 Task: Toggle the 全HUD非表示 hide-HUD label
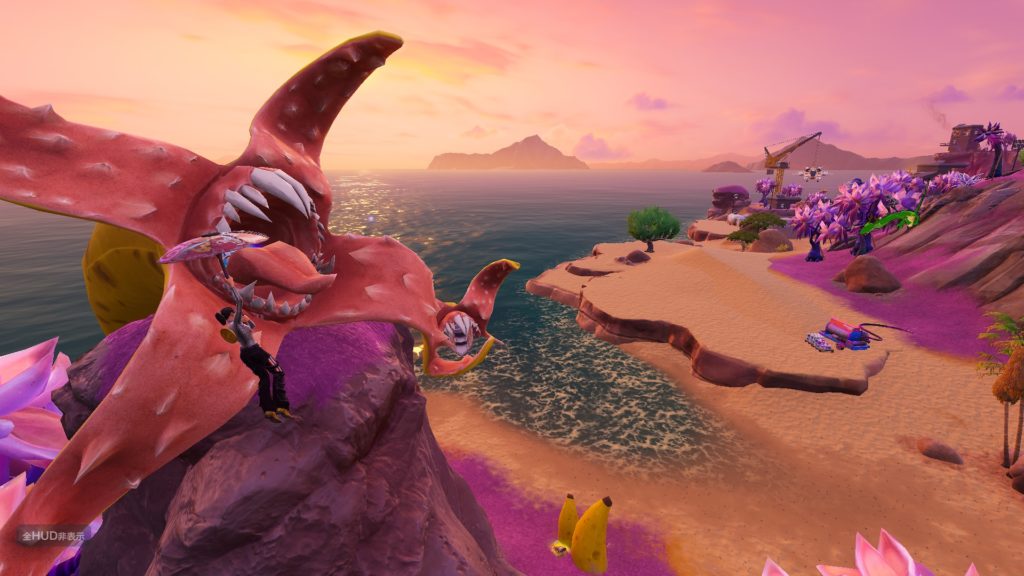tap(50, 535)
